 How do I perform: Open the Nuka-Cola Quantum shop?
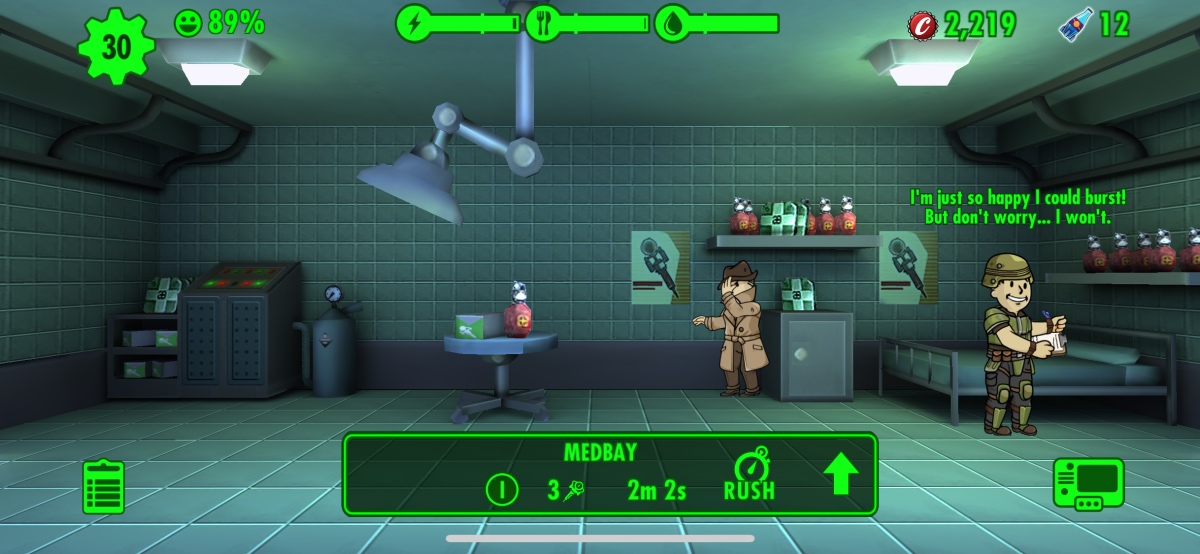[x=1075, y=24]
